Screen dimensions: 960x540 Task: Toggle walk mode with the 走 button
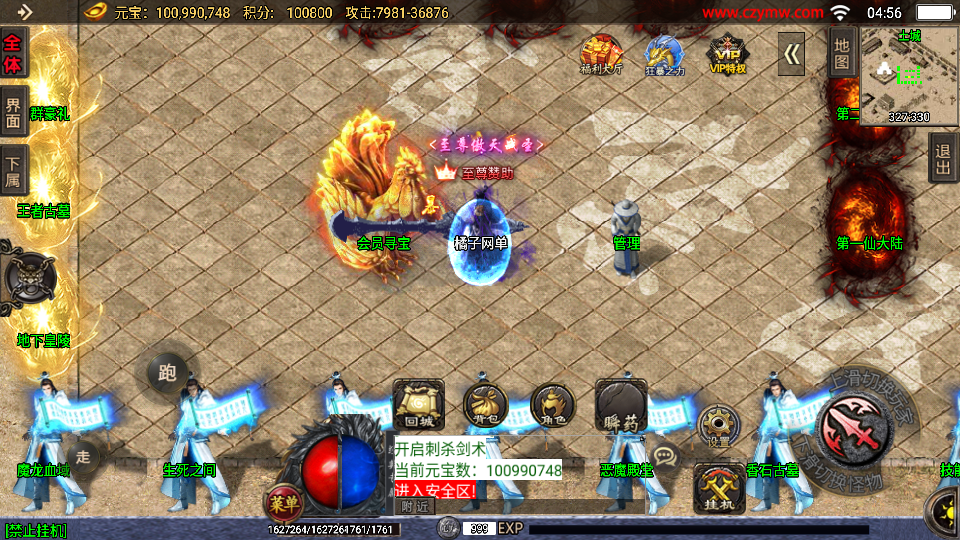point(84,457)
